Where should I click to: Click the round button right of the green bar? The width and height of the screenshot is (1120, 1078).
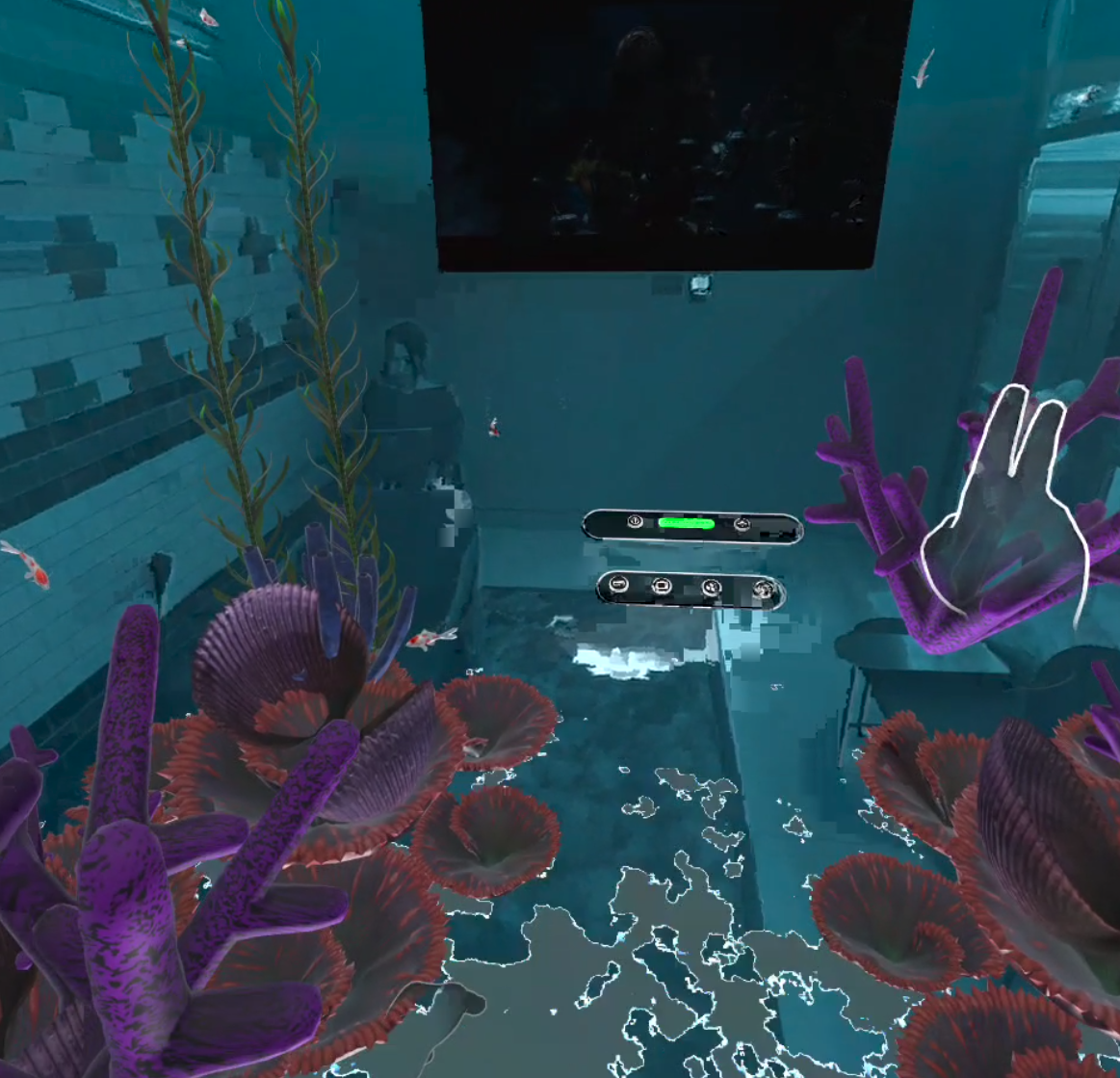coord(742,523)
